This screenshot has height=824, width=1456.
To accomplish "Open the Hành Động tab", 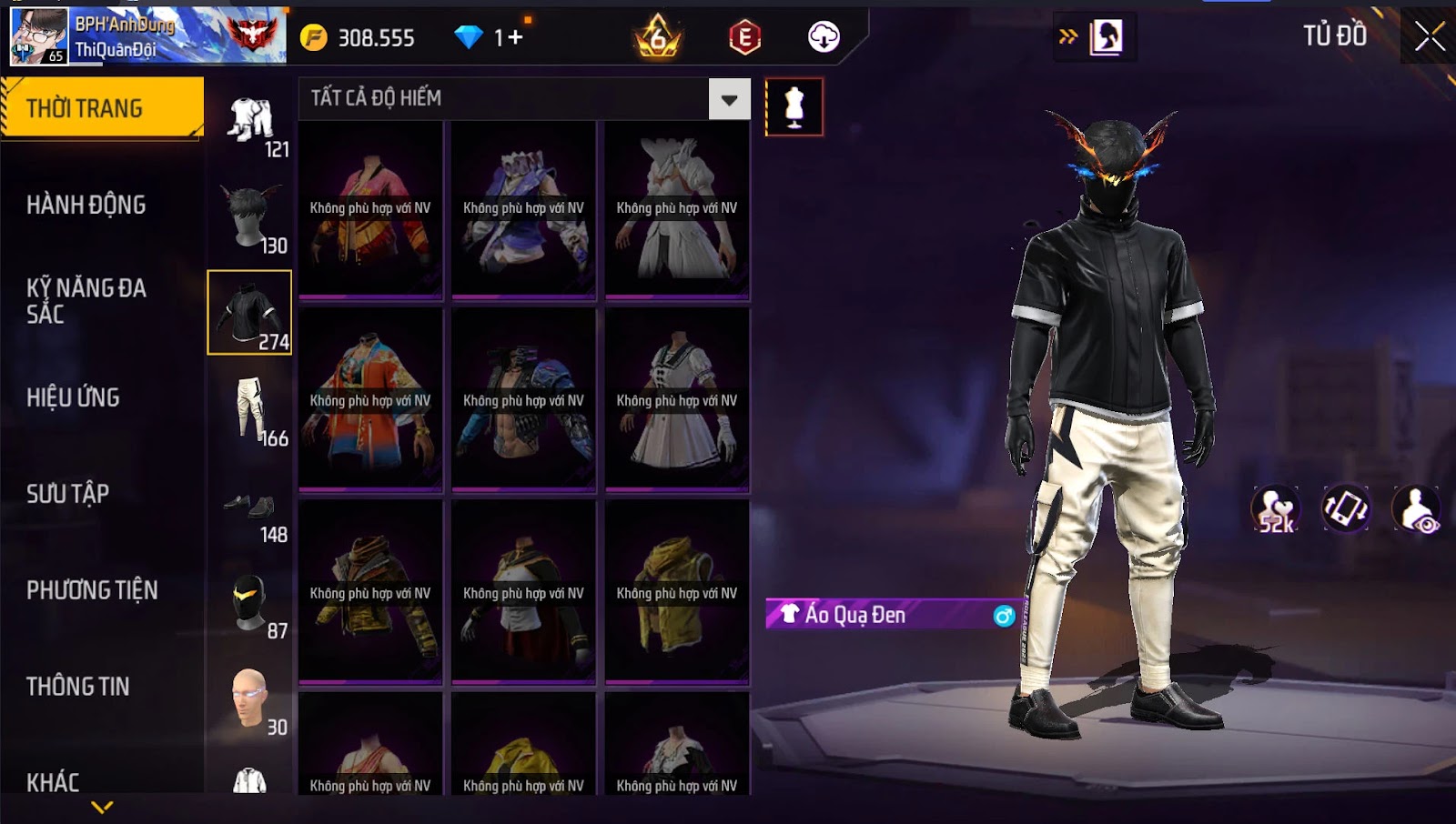I will pyautogui.click(x=86, y=205).
